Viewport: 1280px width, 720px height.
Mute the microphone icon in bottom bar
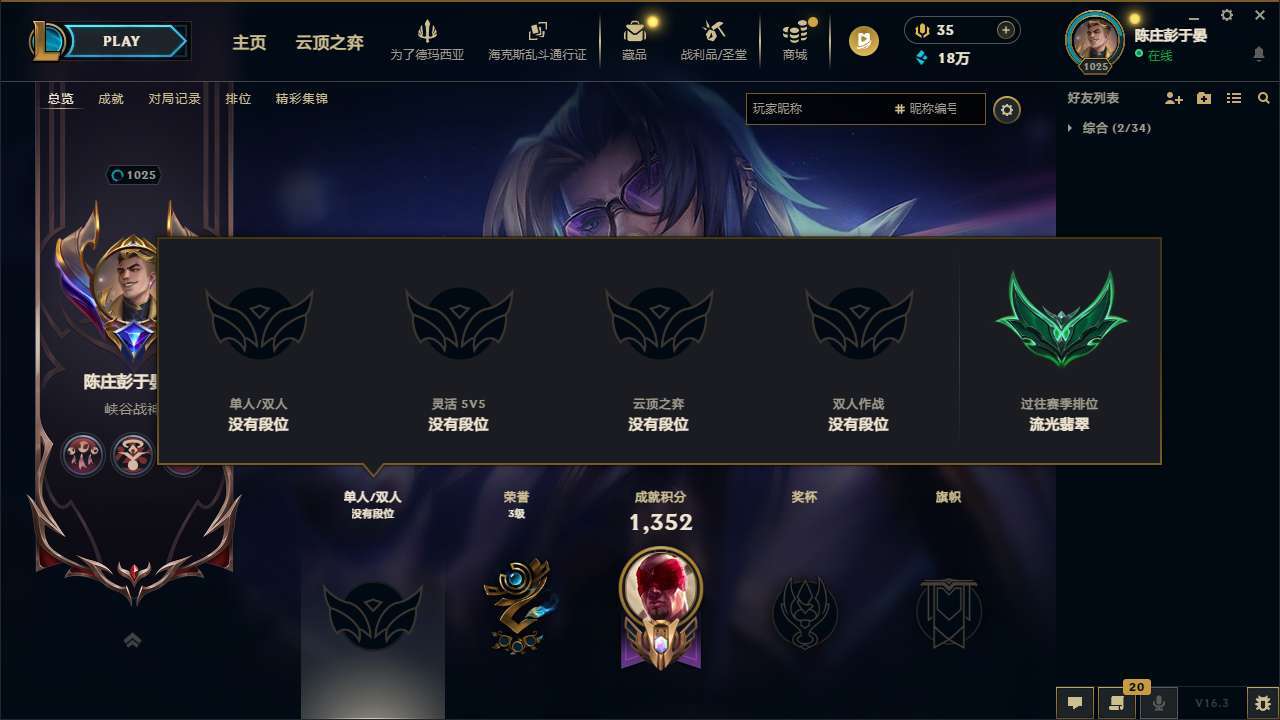(1158, 703)
